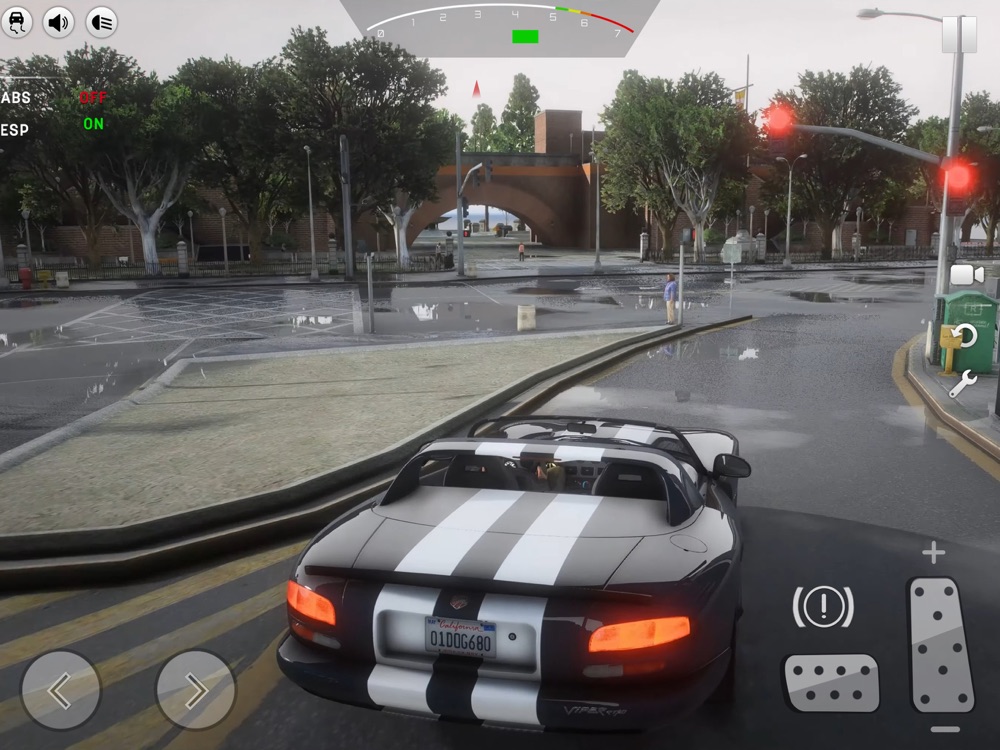Engage the handbrake icon
Screen dimensions: 1000x750
click(x=823, y=606)
